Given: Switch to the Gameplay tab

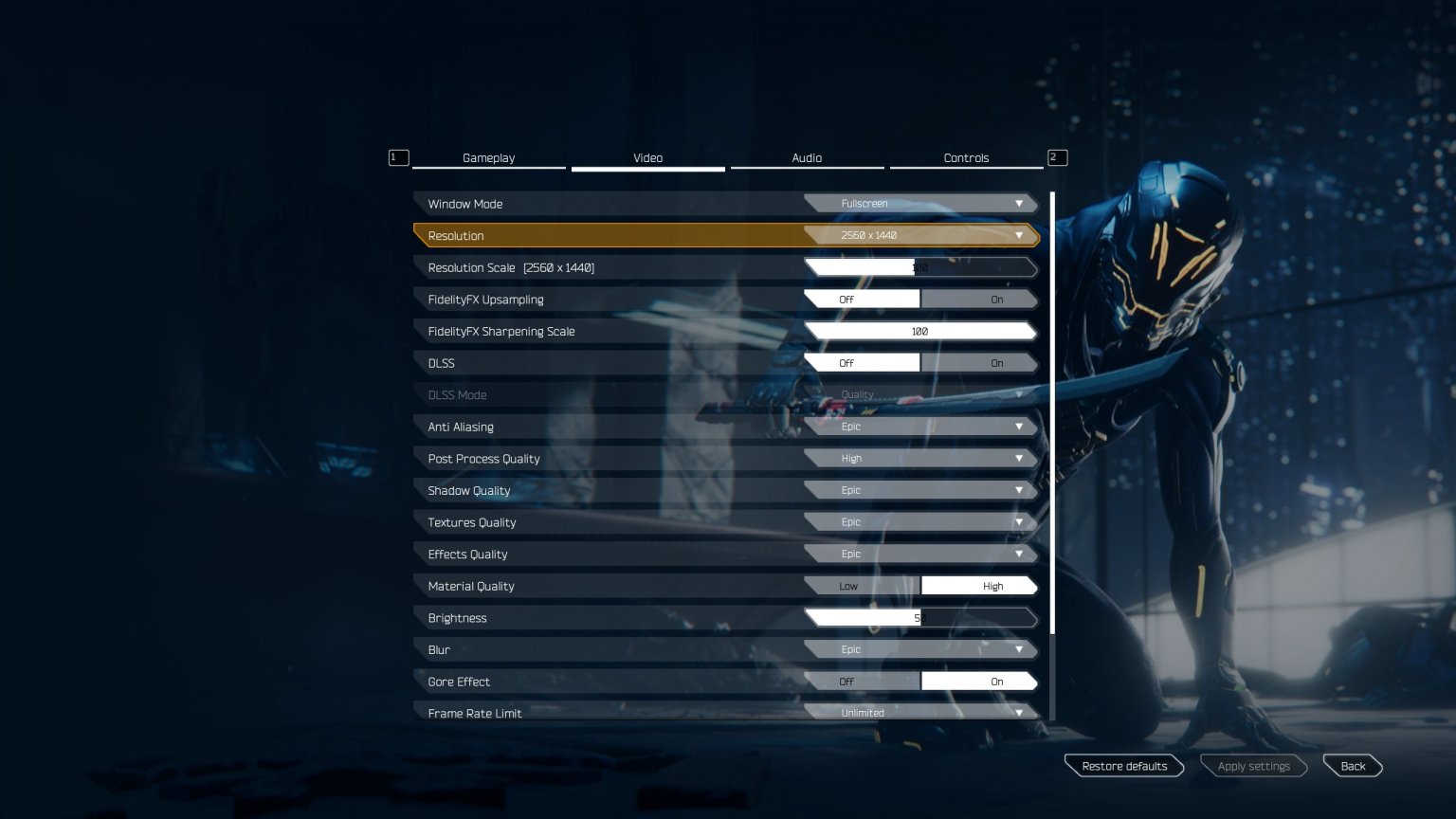Looking at the screenshot, I should click(x=488, y=157).
